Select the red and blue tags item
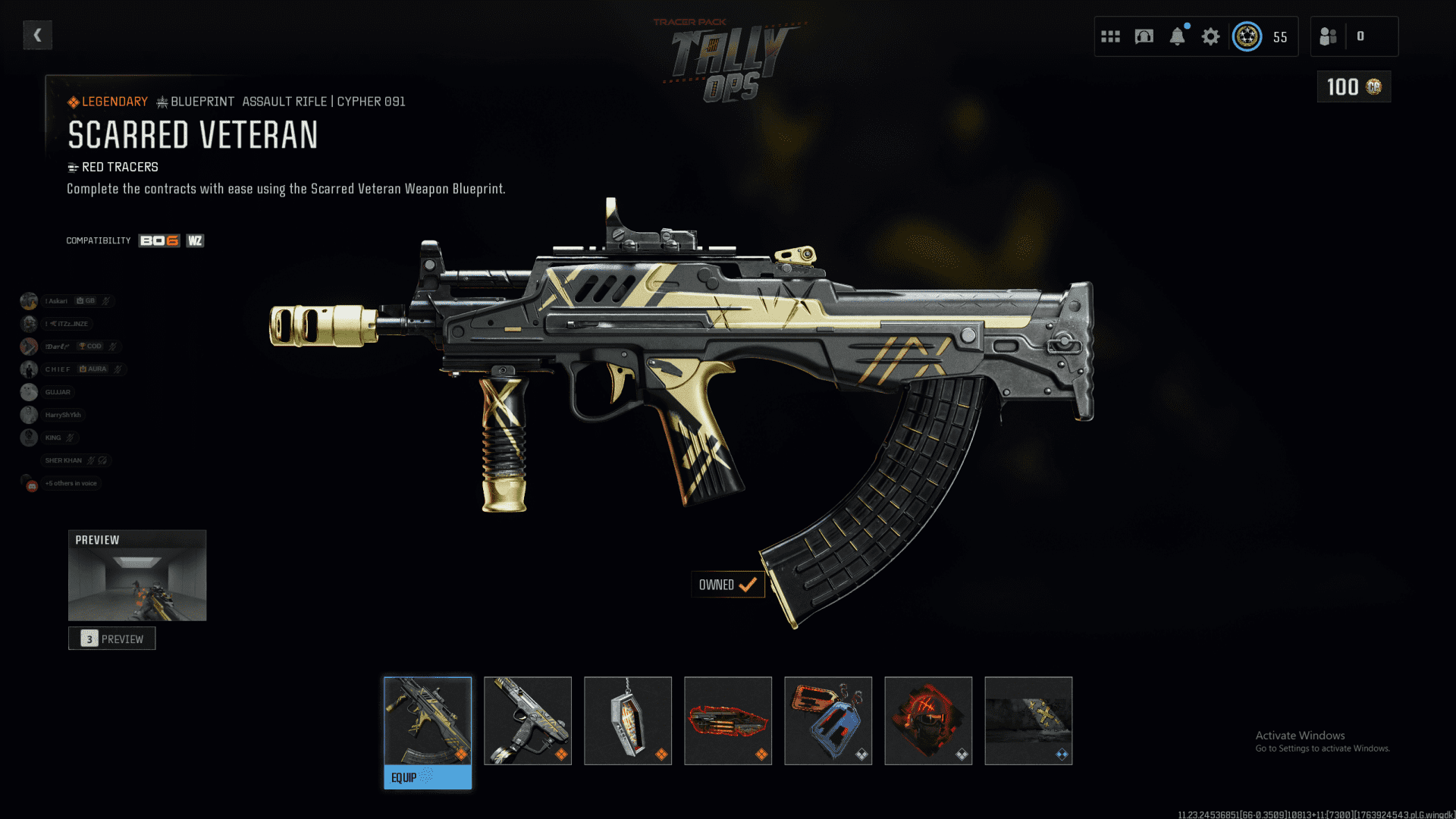Screen dimensions: 1456x819 pos(828,720)
